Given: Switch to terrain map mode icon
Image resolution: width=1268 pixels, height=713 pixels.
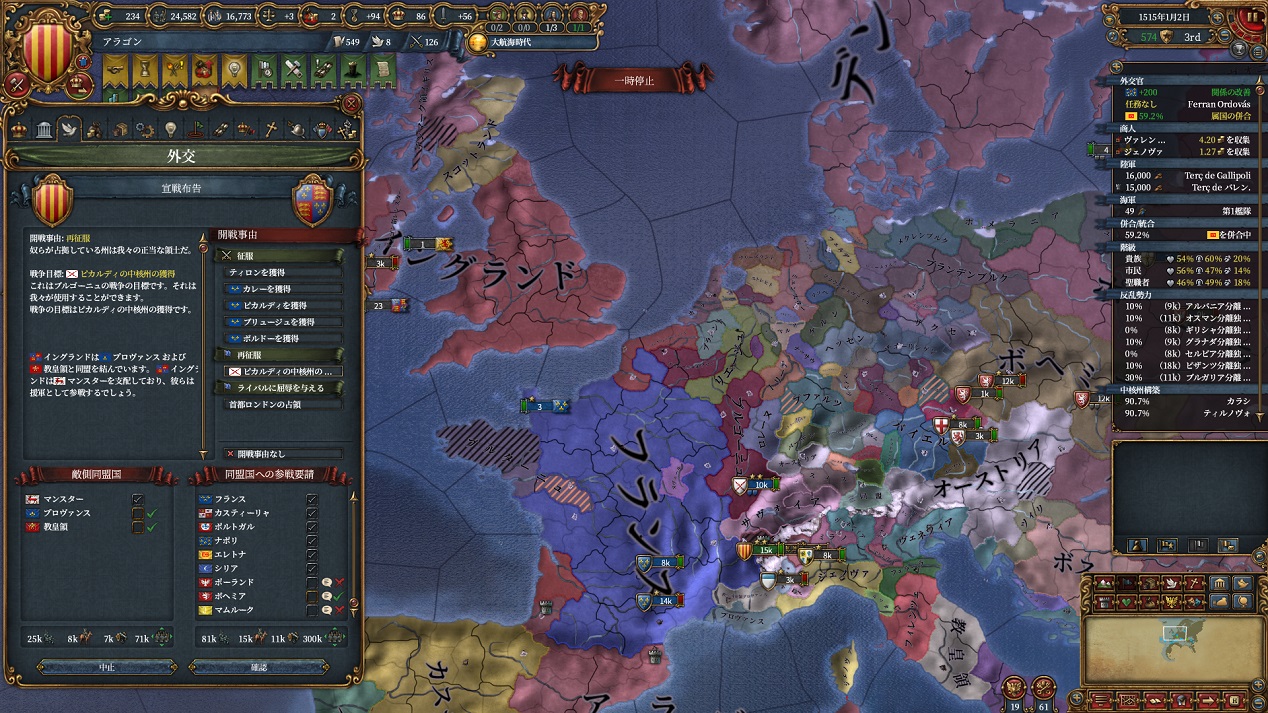Looking at the screenshot, I should 1103,584.
